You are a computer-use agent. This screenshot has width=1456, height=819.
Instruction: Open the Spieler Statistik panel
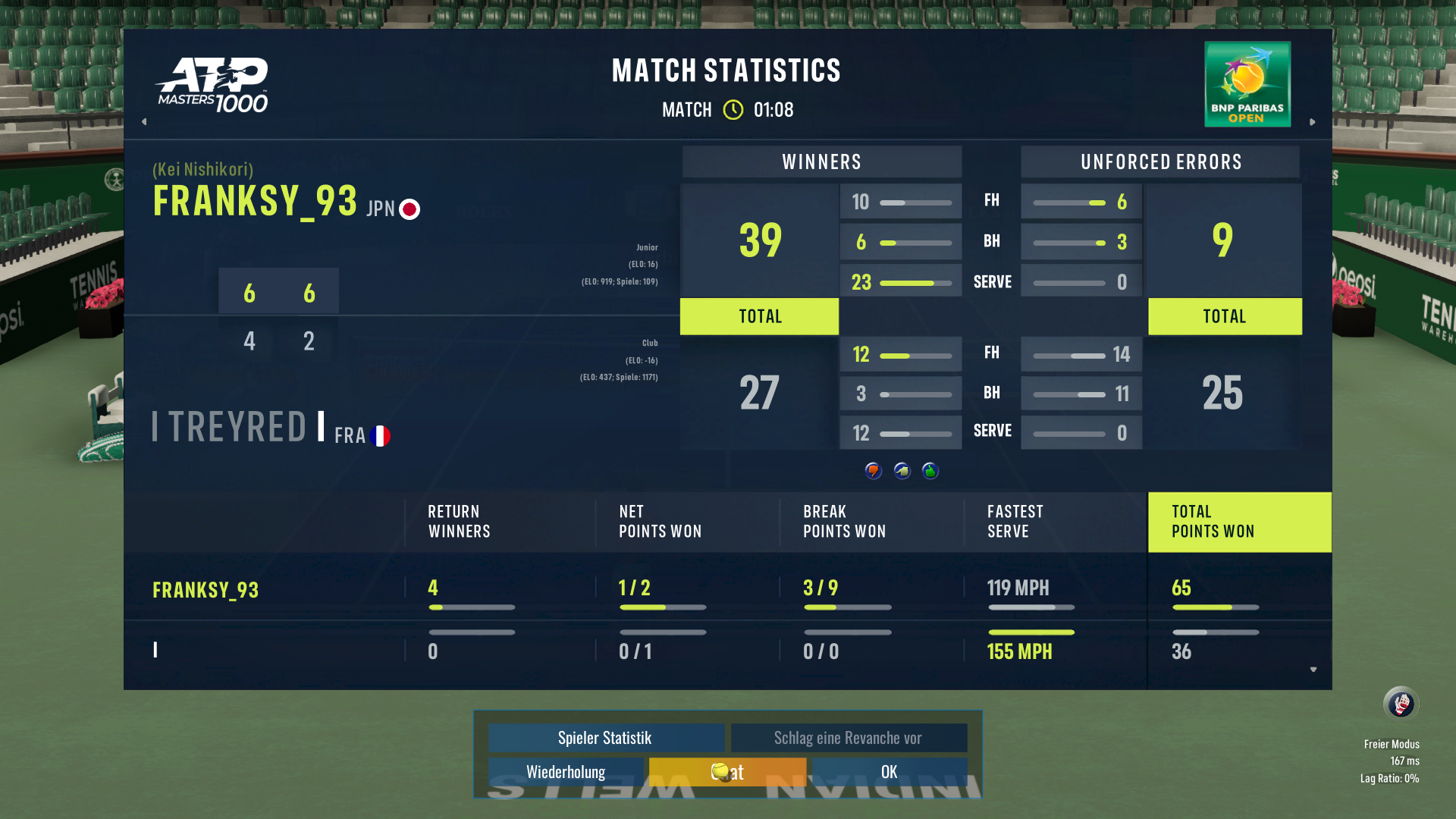[605, 738]
